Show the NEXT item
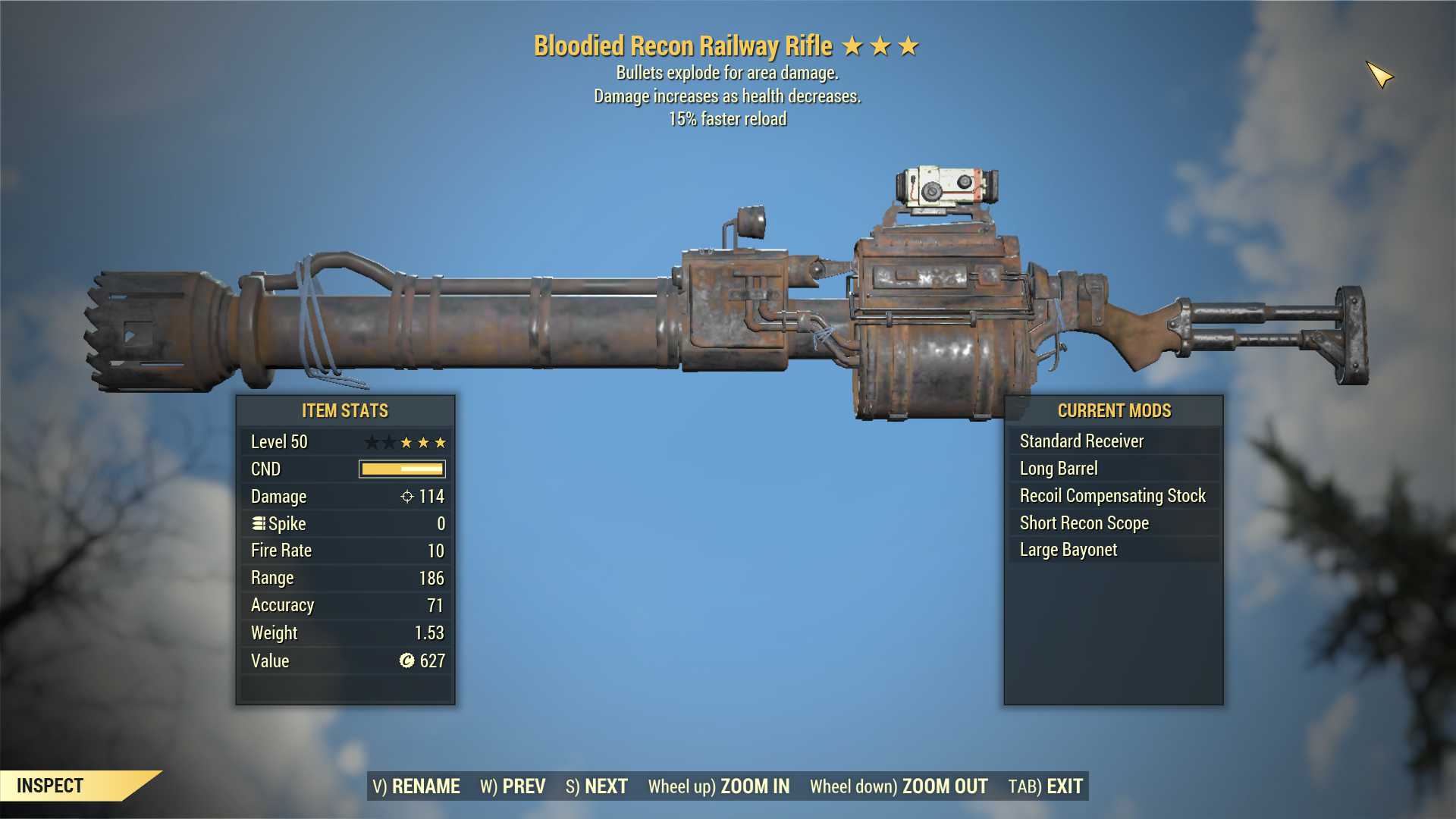Screen dimensions: 1456x819 tap(597, 786)
